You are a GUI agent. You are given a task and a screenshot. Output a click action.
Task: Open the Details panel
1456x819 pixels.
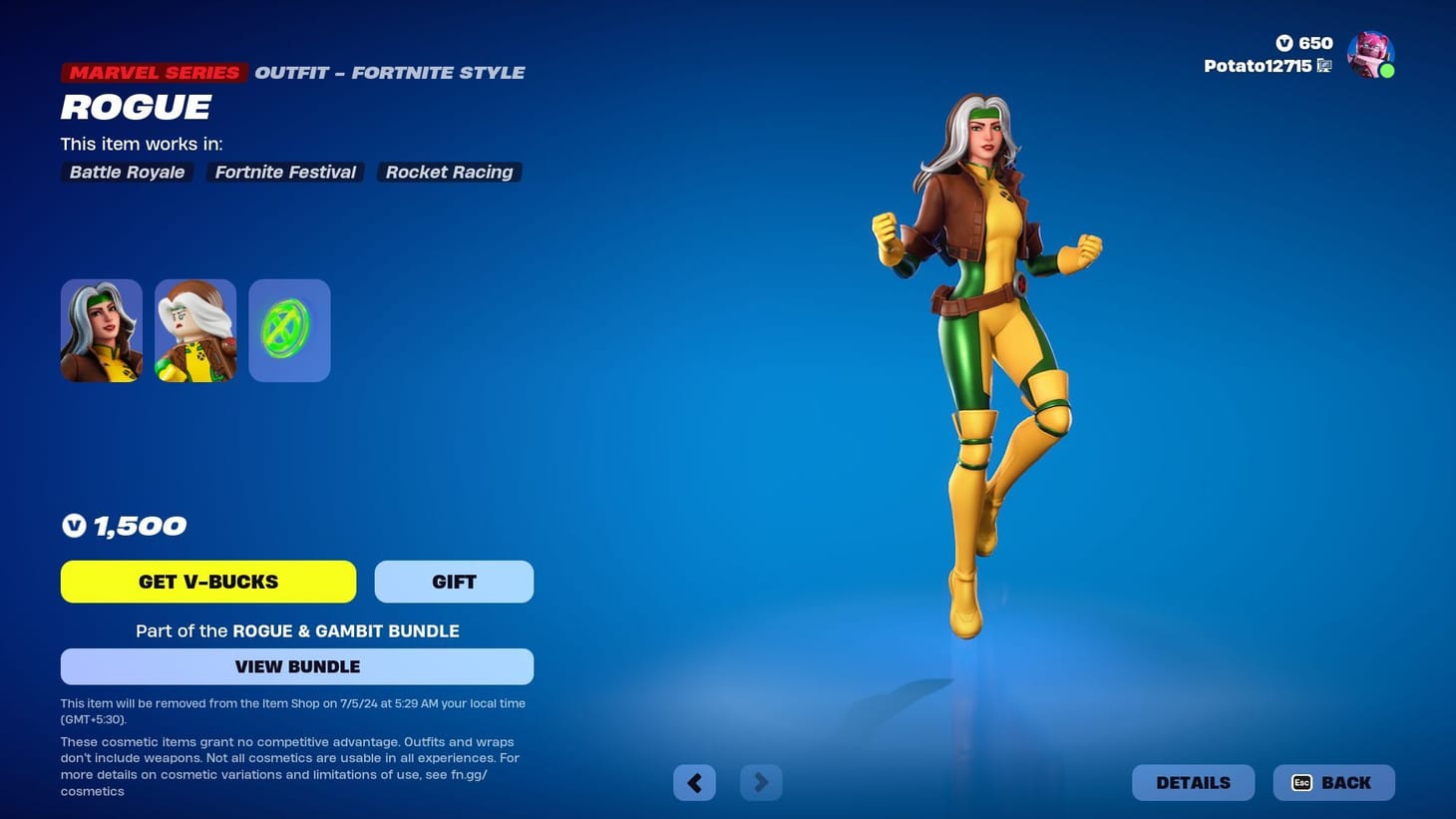1193,782
